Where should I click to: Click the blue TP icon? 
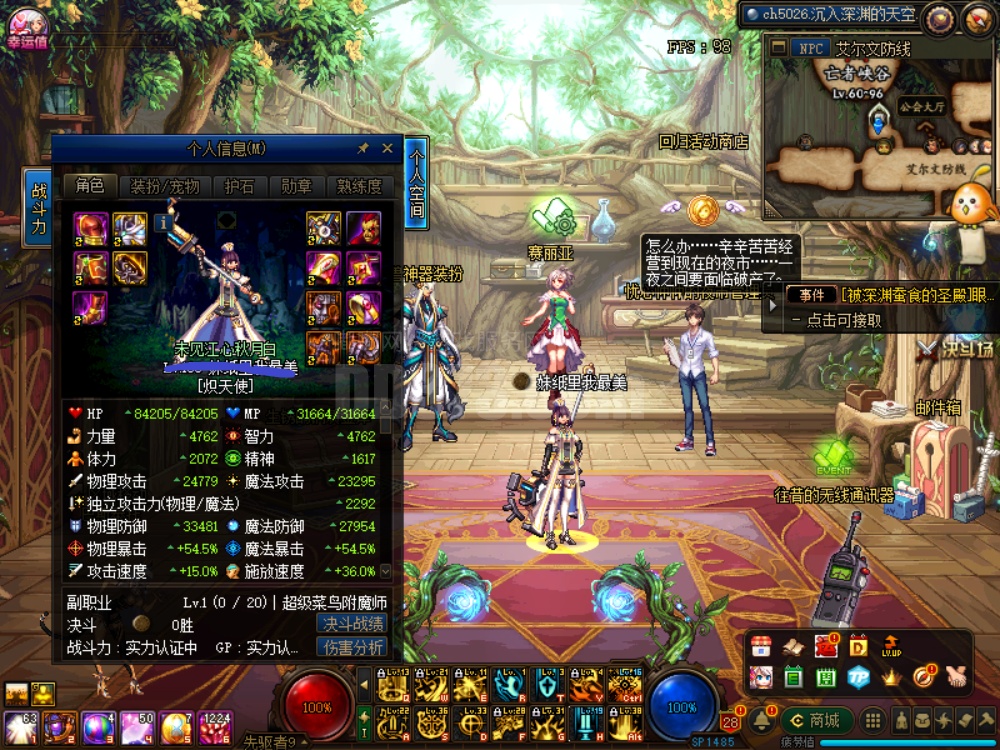857,677
